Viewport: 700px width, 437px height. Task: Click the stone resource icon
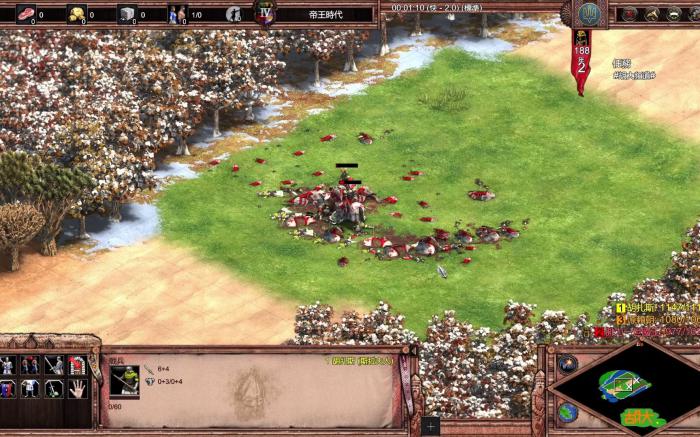(127, 14)
